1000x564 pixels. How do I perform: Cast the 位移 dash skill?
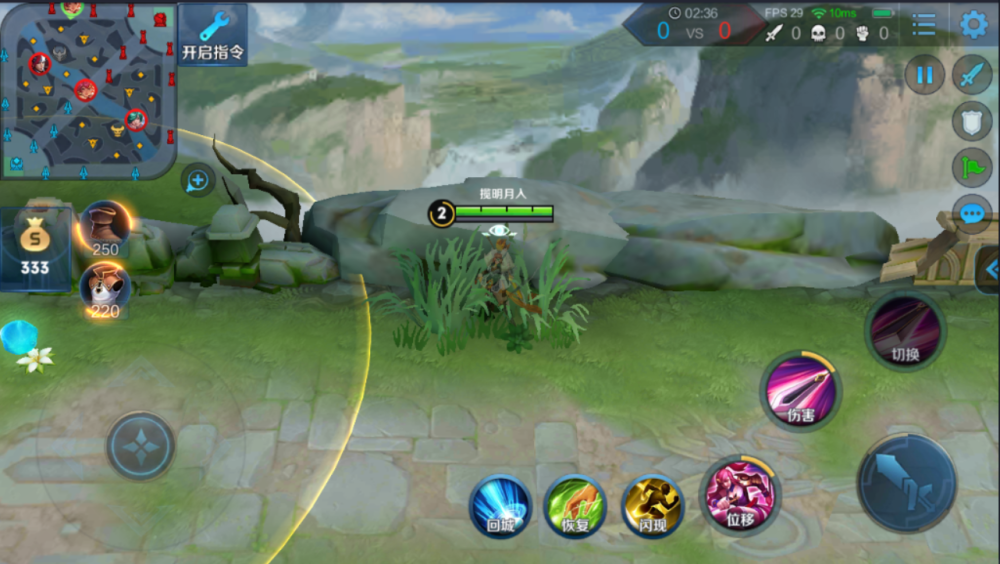(740, 494)
